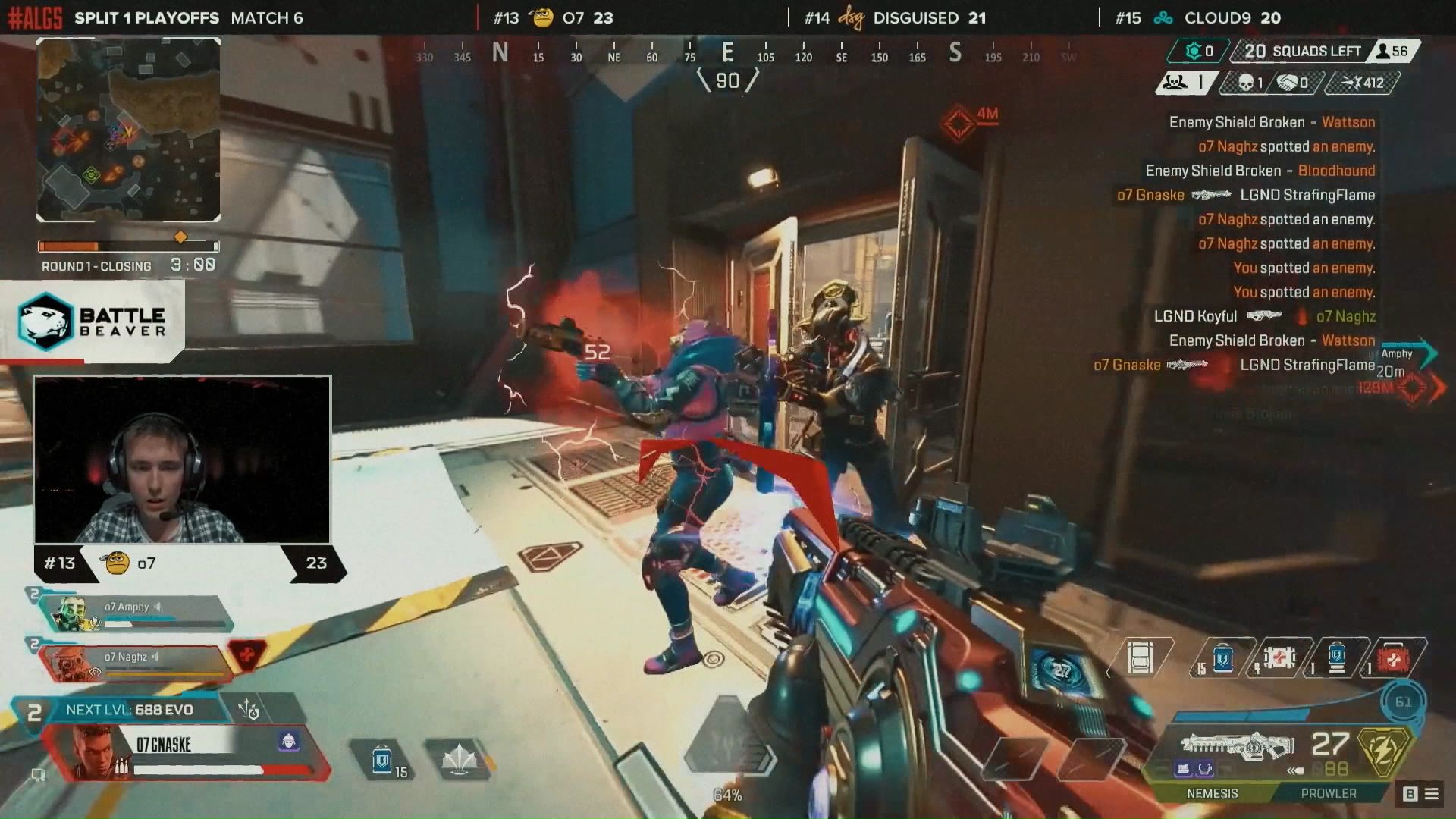Viewport: 1456px width, 819px height.
Task: Click the streamer webcam overlay
Action: click(182, 460)
